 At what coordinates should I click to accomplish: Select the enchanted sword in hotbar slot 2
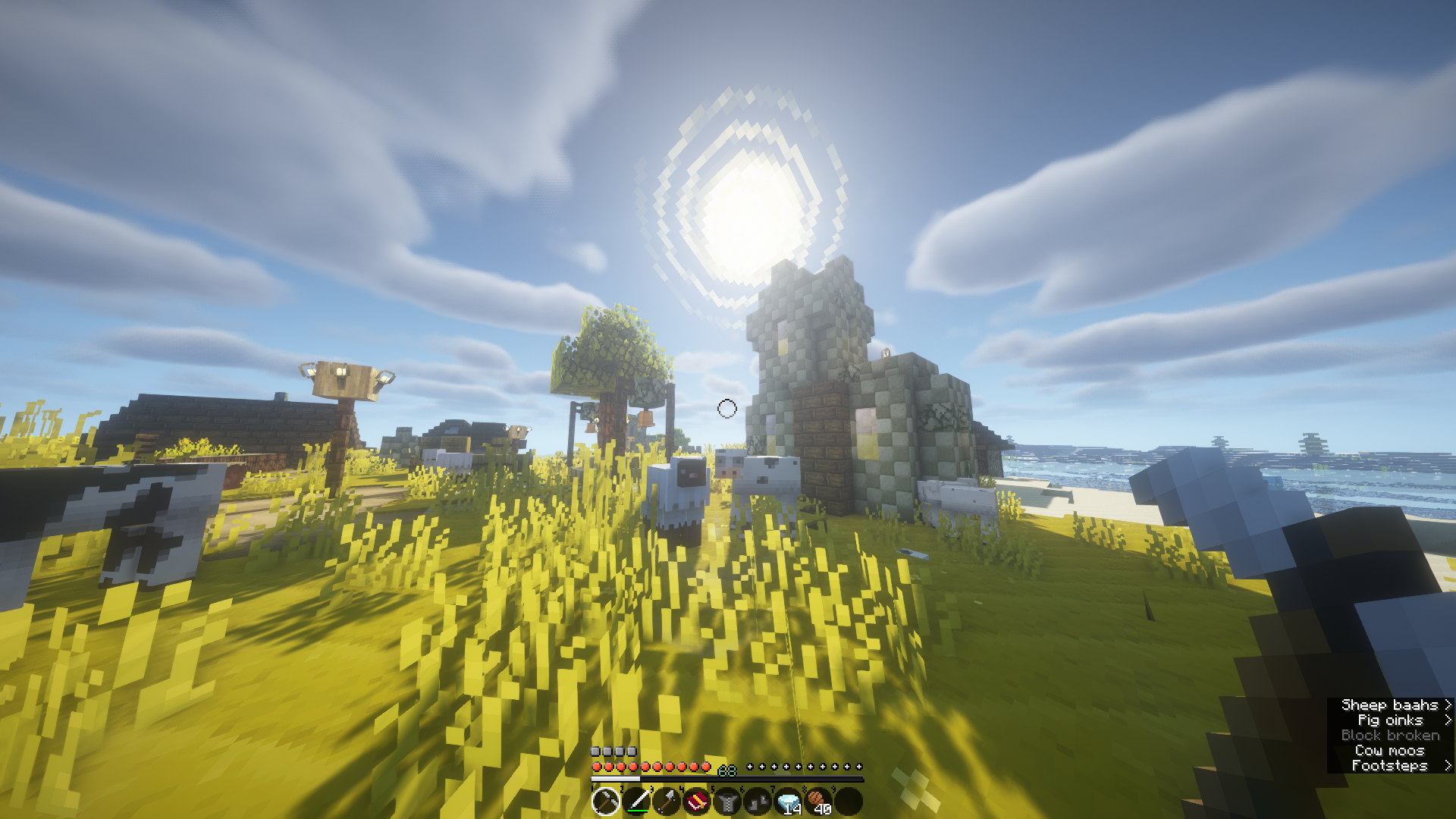tap(635, 803)
